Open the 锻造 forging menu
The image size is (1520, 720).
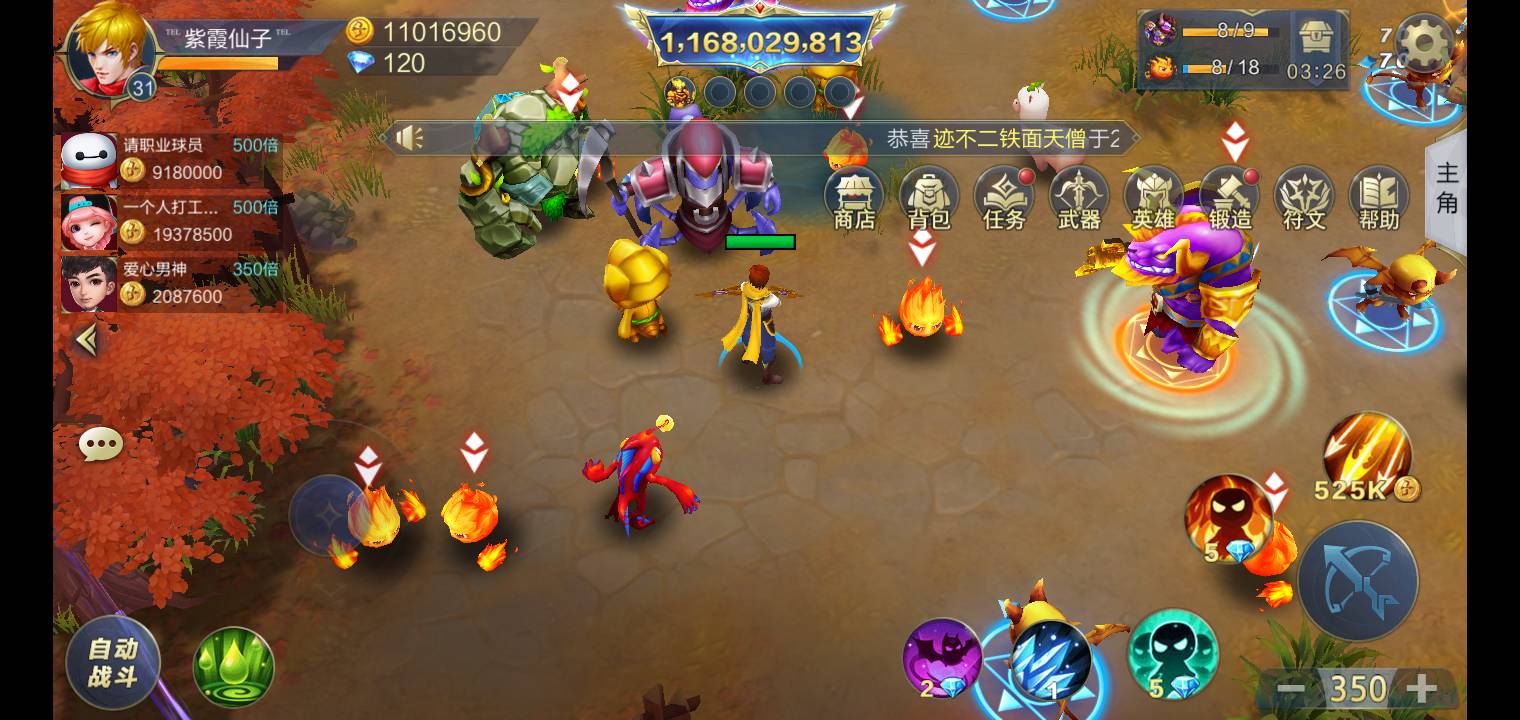(1228, 198)
